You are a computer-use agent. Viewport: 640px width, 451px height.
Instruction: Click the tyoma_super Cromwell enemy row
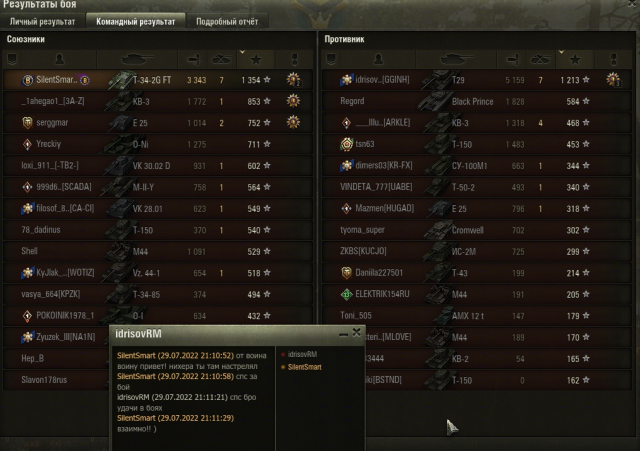470,230
